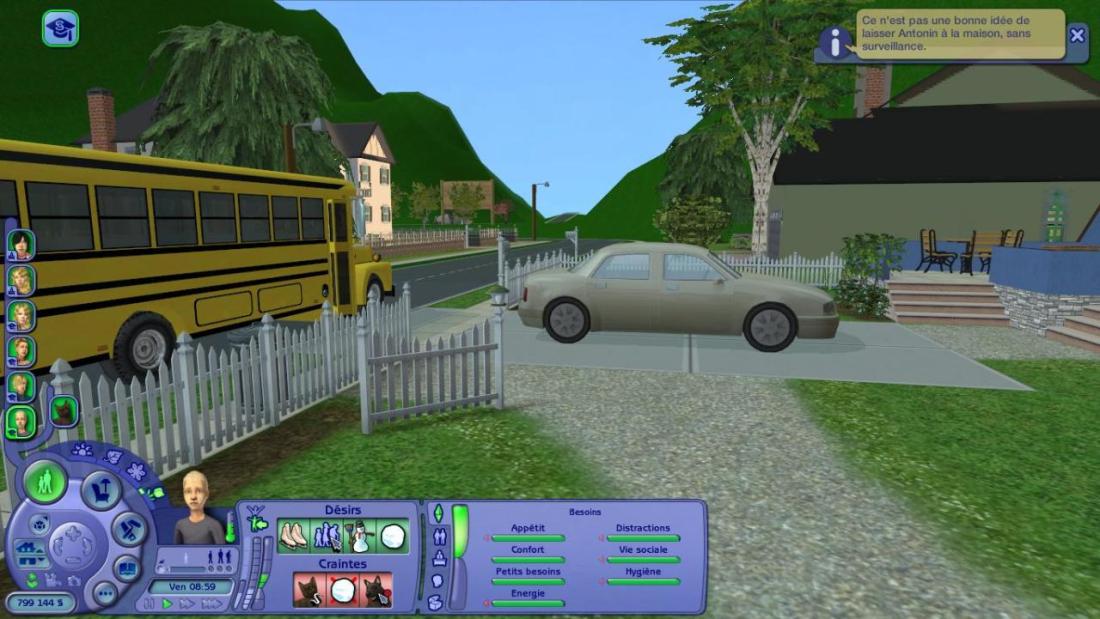
Task: Select the dog portrait in family list
Action: (64, 410)
